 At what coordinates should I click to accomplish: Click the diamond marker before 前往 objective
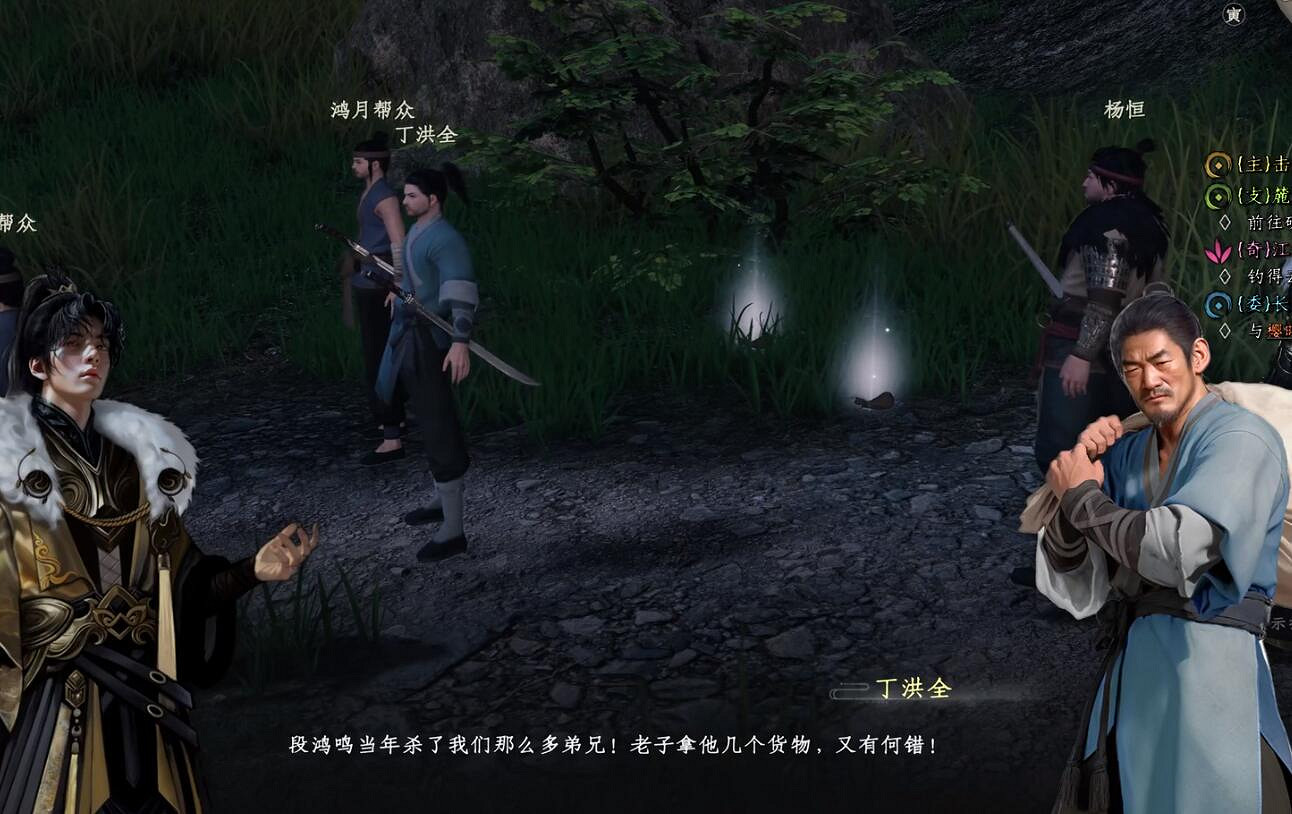[x=1226, y=222]
